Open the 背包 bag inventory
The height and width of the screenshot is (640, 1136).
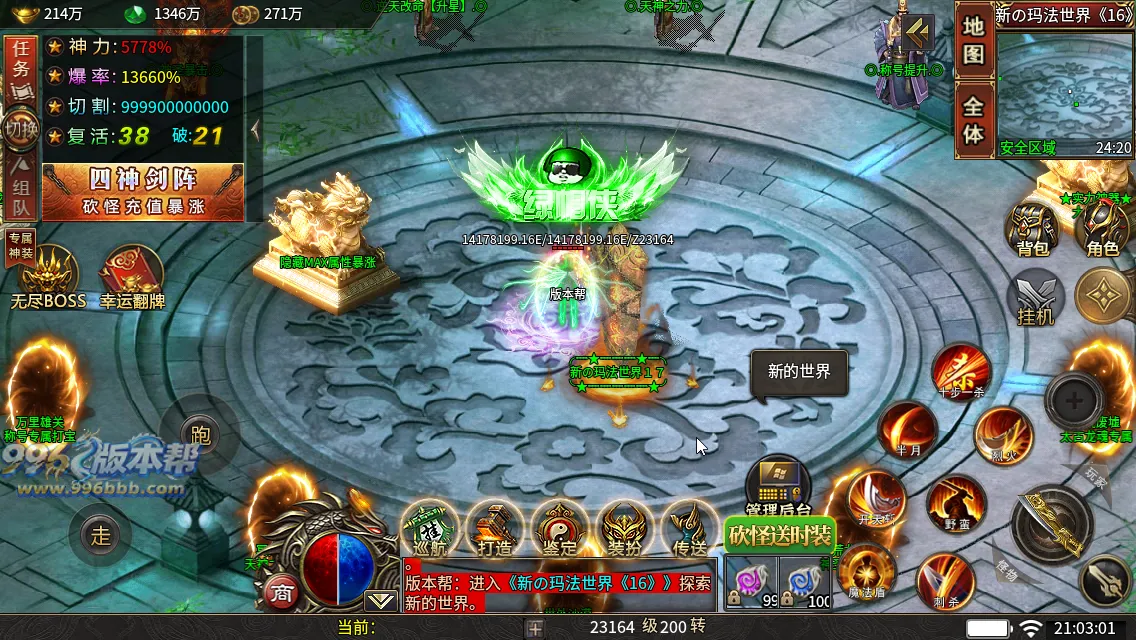1032,230
